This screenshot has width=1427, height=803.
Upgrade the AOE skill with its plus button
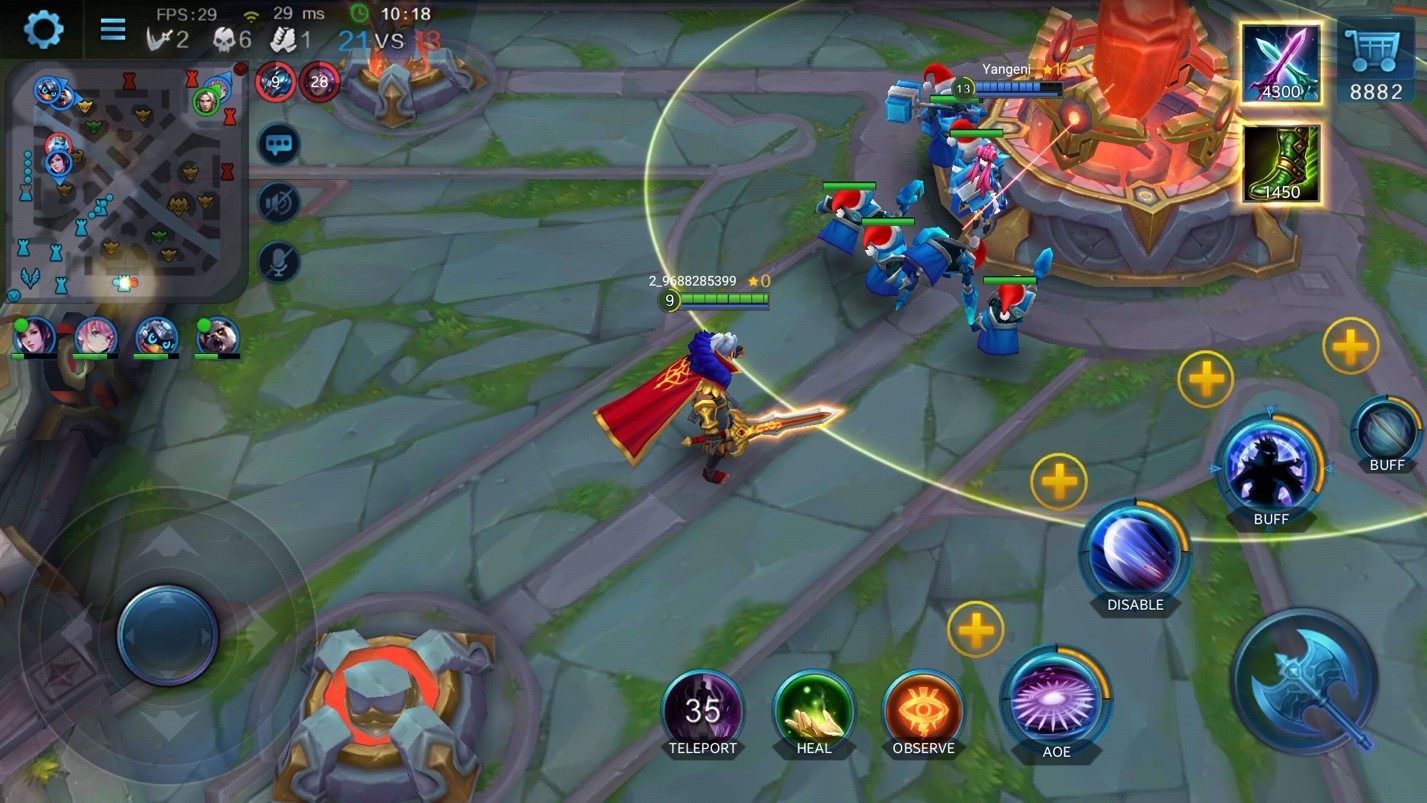(975, 629)
